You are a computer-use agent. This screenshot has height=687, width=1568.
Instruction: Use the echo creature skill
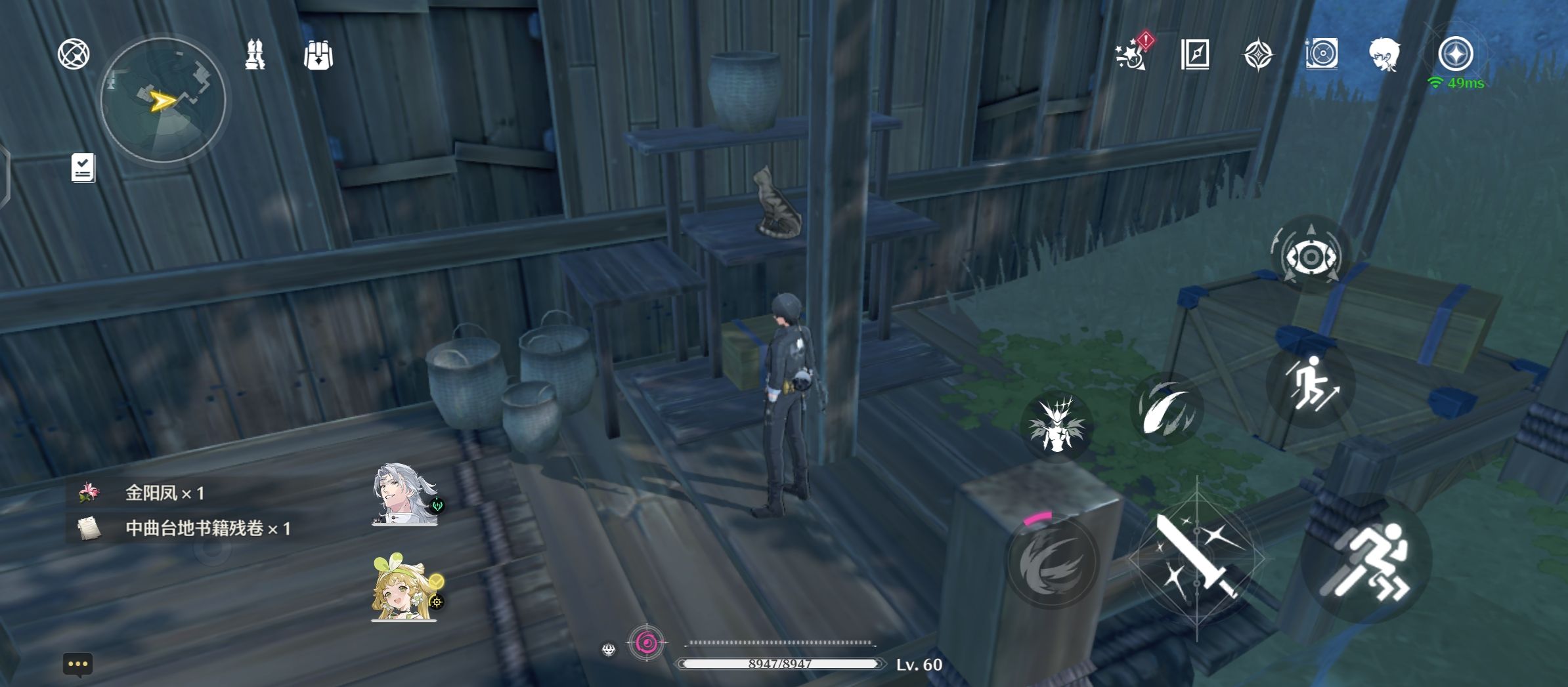(x=1056, y=425)
